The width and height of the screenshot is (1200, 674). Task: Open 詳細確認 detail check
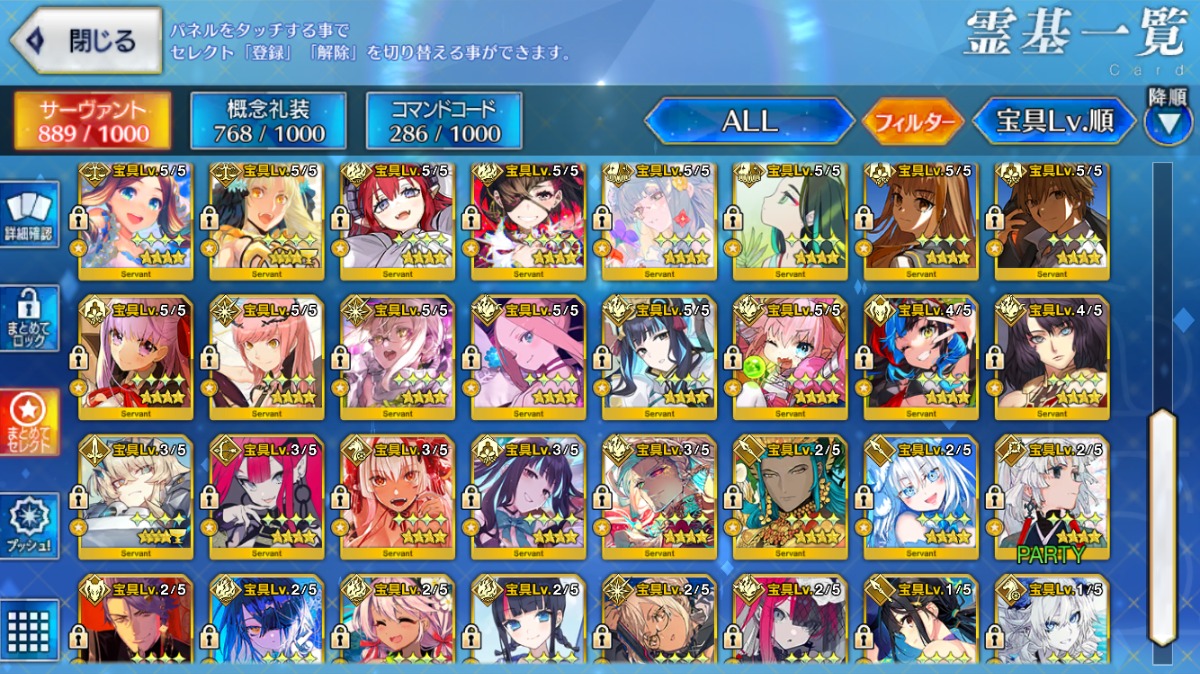point(29,217)
